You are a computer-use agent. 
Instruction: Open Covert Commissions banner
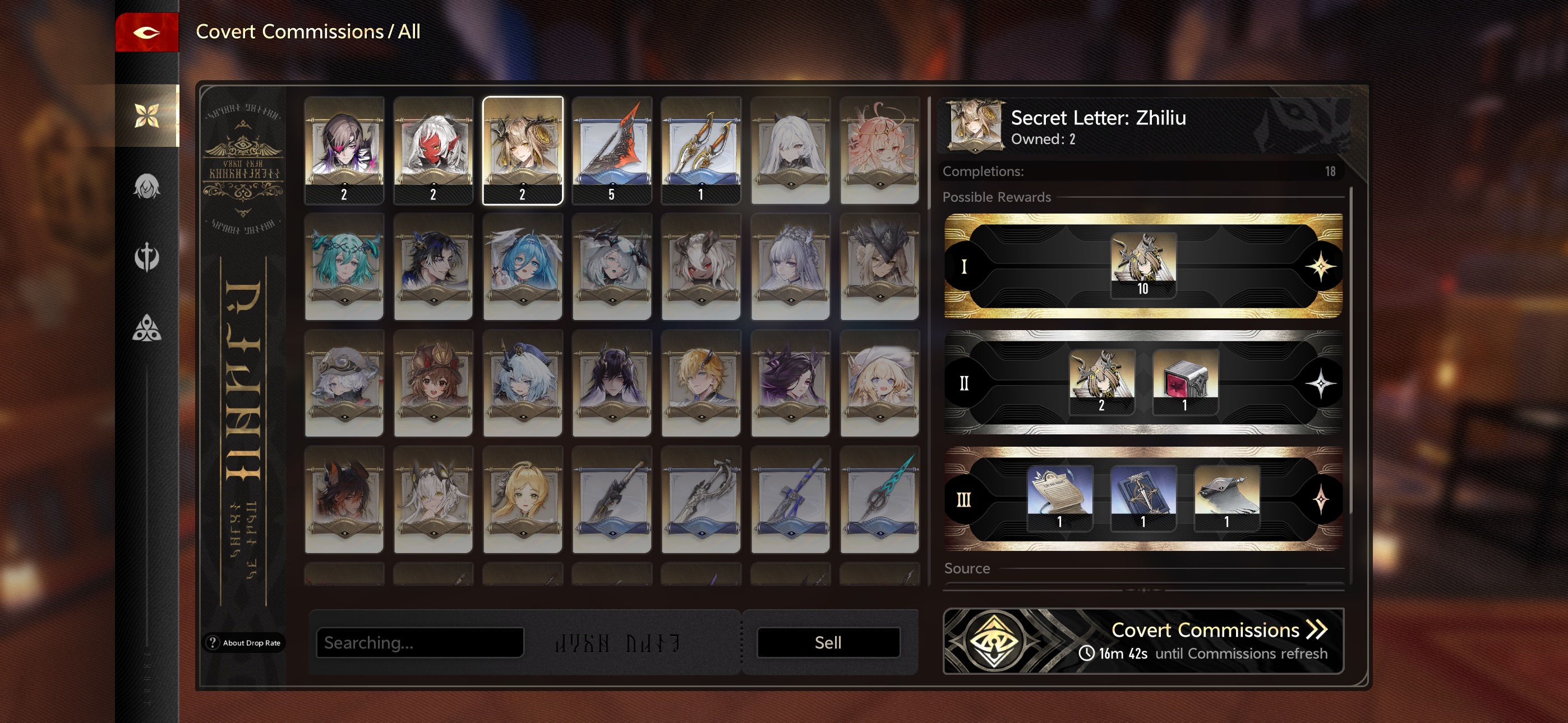(1143, 641)
